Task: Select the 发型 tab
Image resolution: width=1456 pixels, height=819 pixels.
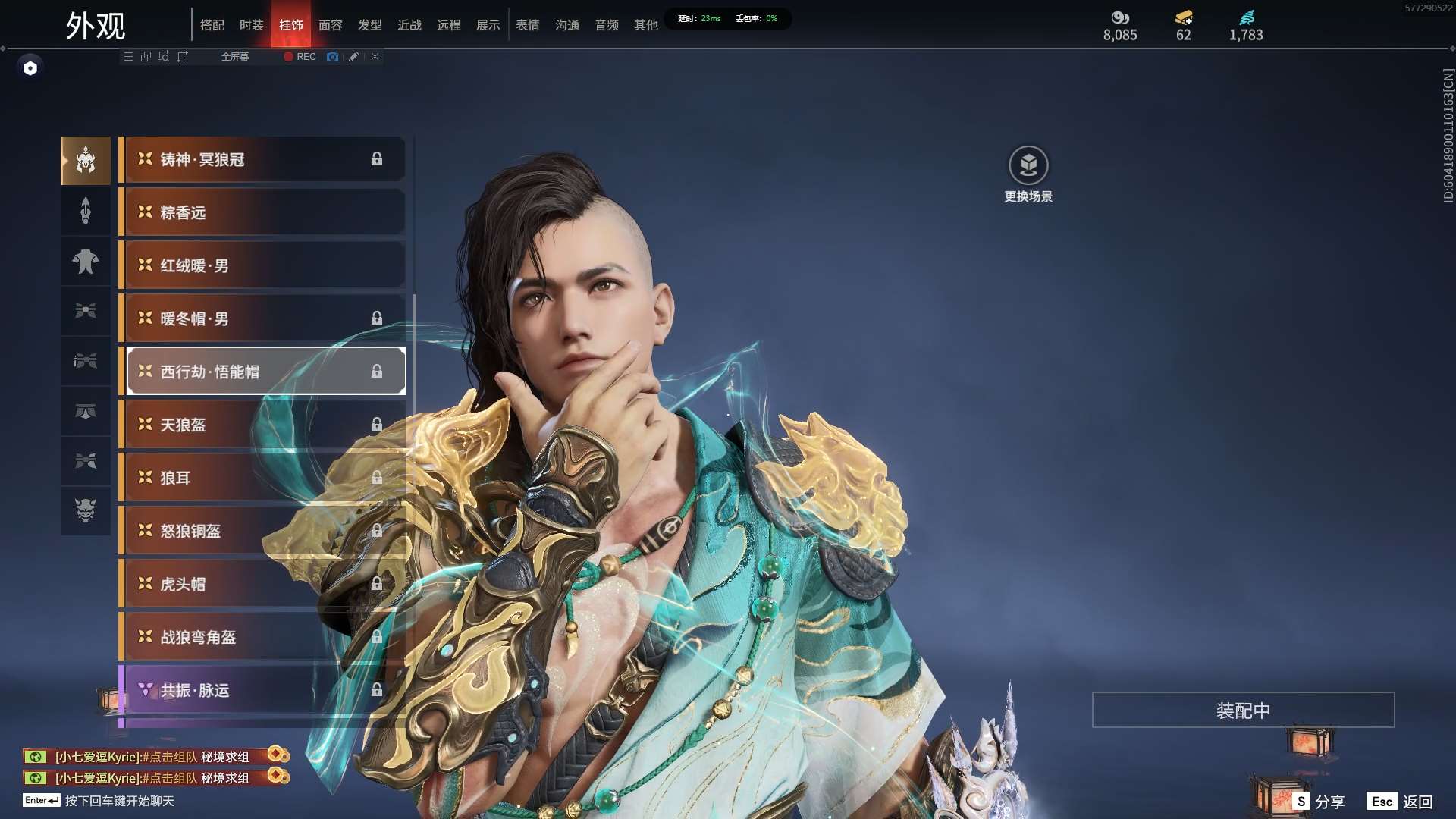Action: pos(369,25)
